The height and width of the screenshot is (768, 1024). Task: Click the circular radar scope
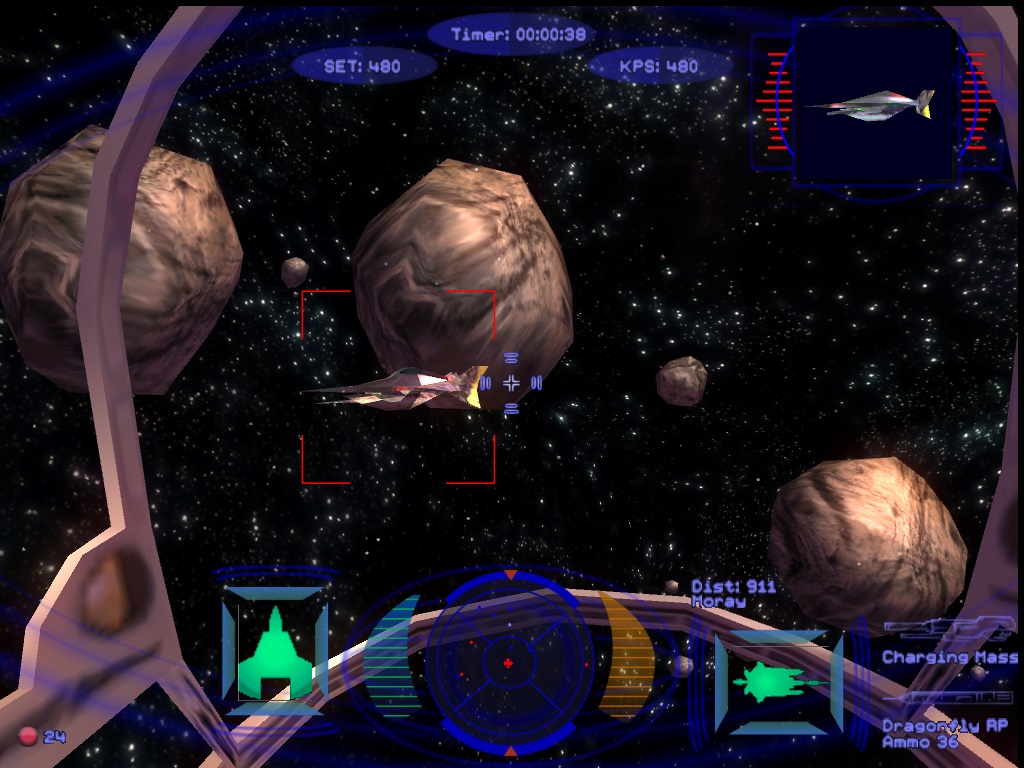click(508, 663)
